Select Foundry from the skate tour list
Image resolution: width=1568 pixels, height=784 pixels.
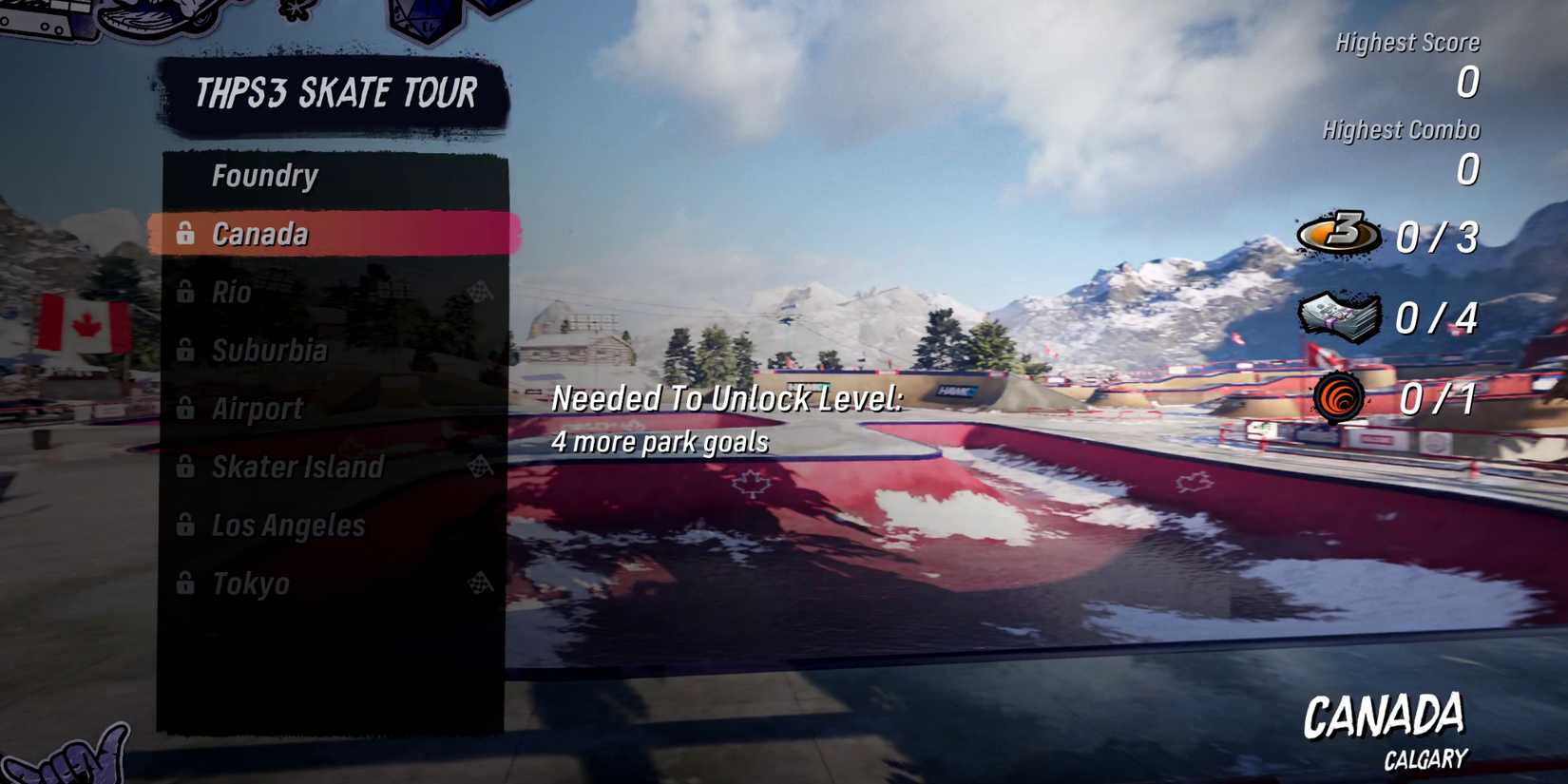tap(266, 175)
